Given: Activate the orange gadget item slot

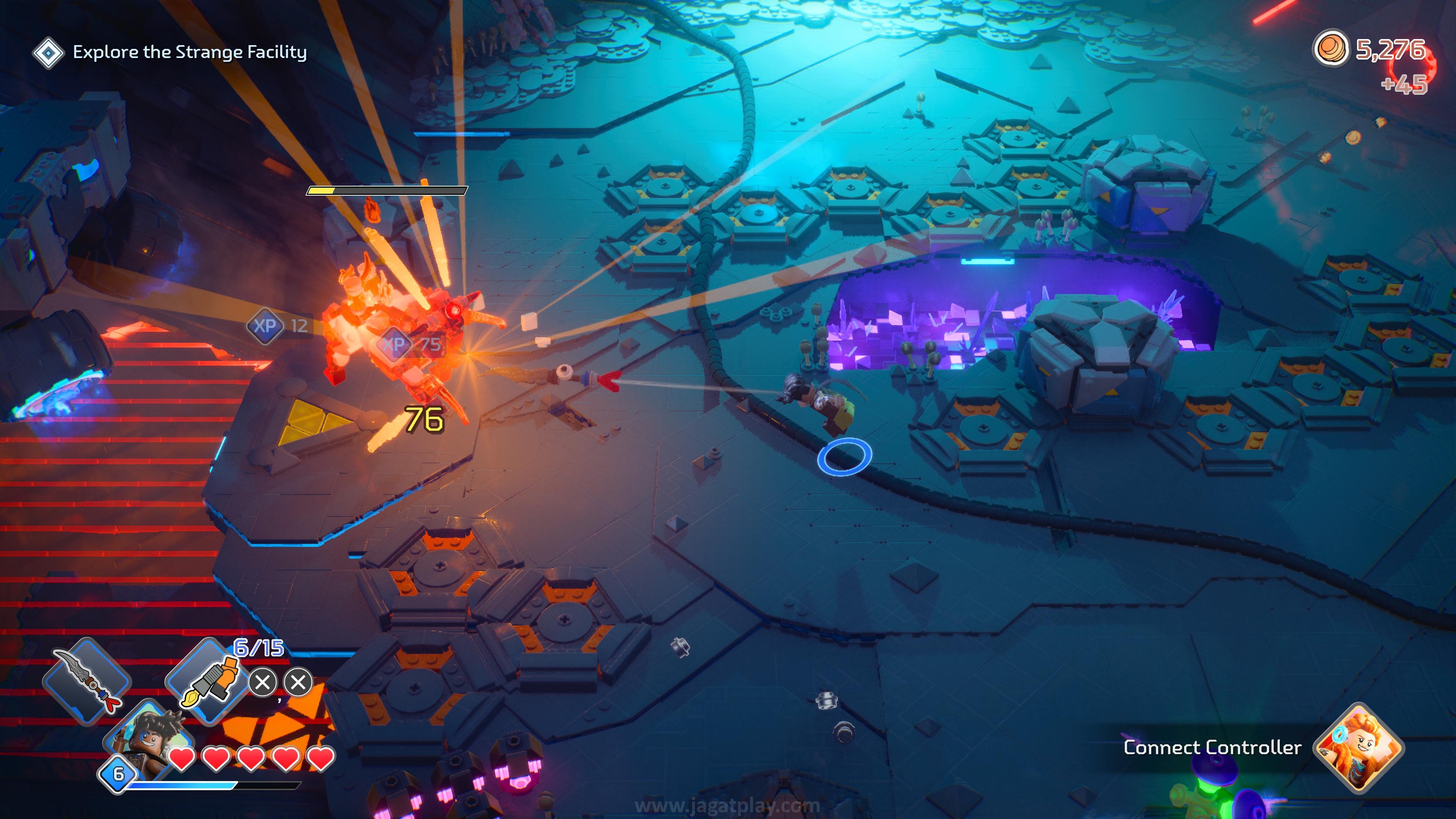Looking at the screenshot, I should 208,681.
